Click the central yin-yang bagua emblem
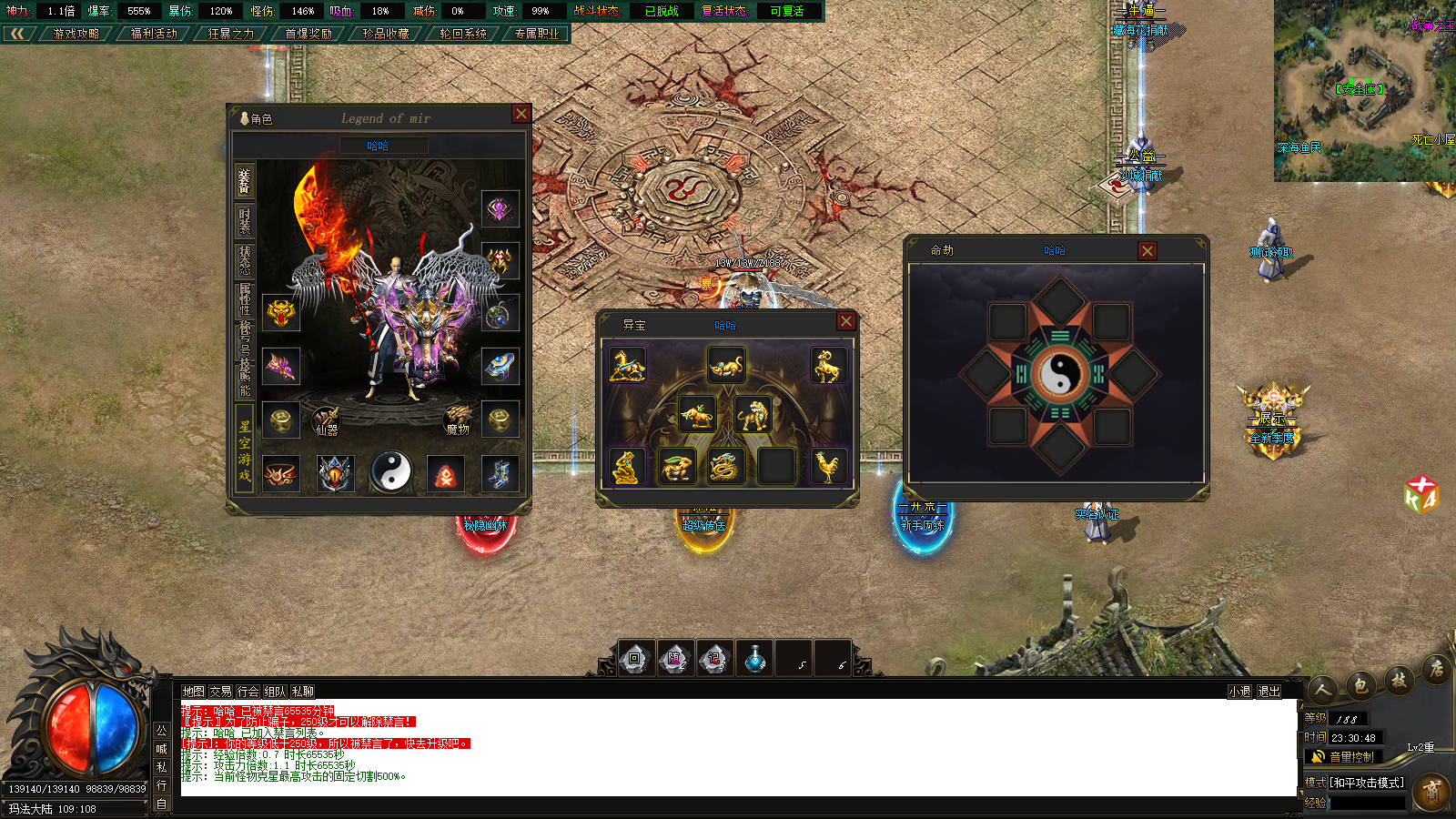1456x819 pixels. pyautogui.click(x=1059, y=374)
